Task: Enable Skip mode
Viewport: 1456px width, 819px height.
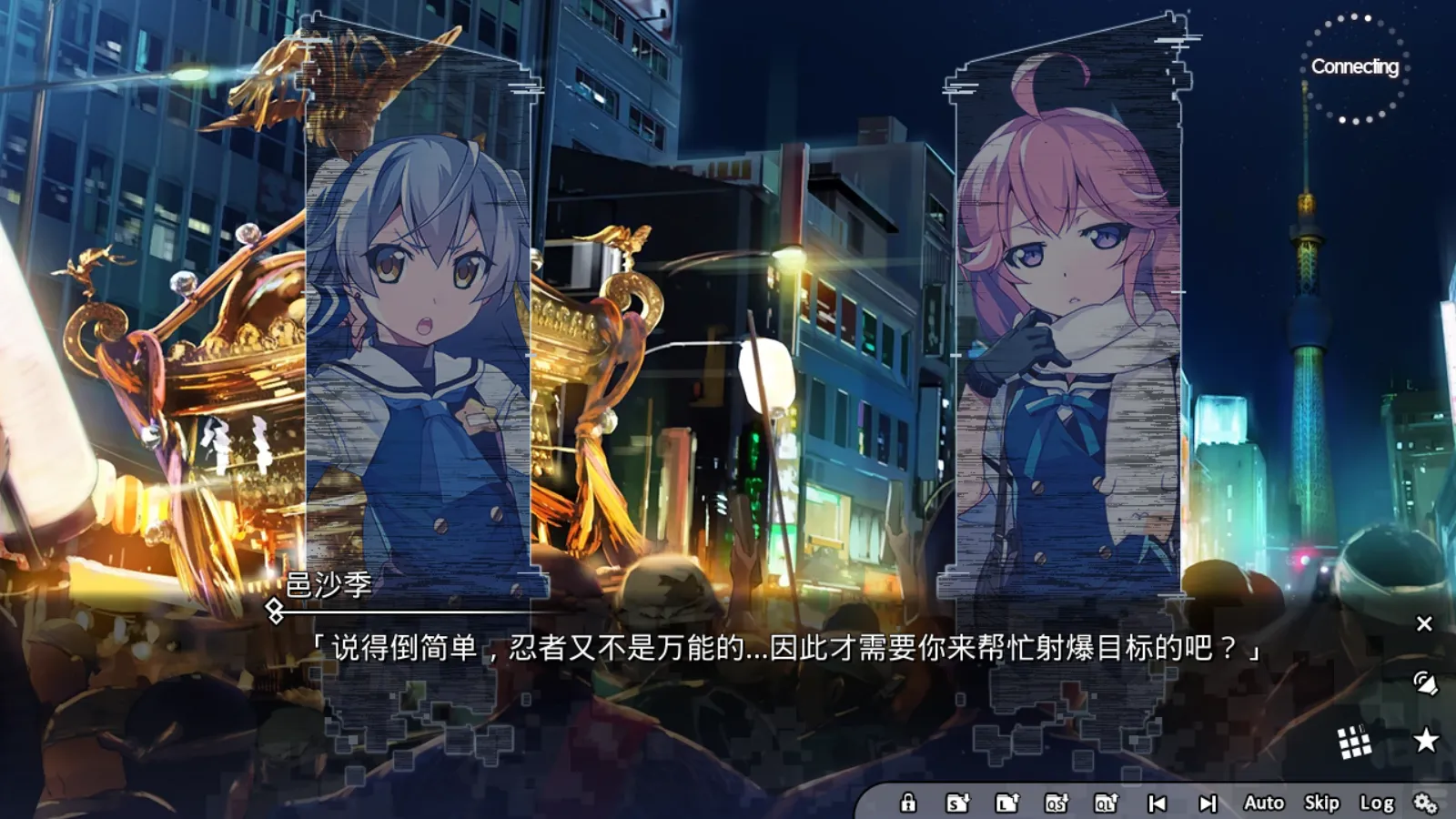Action: (1321, 804)
